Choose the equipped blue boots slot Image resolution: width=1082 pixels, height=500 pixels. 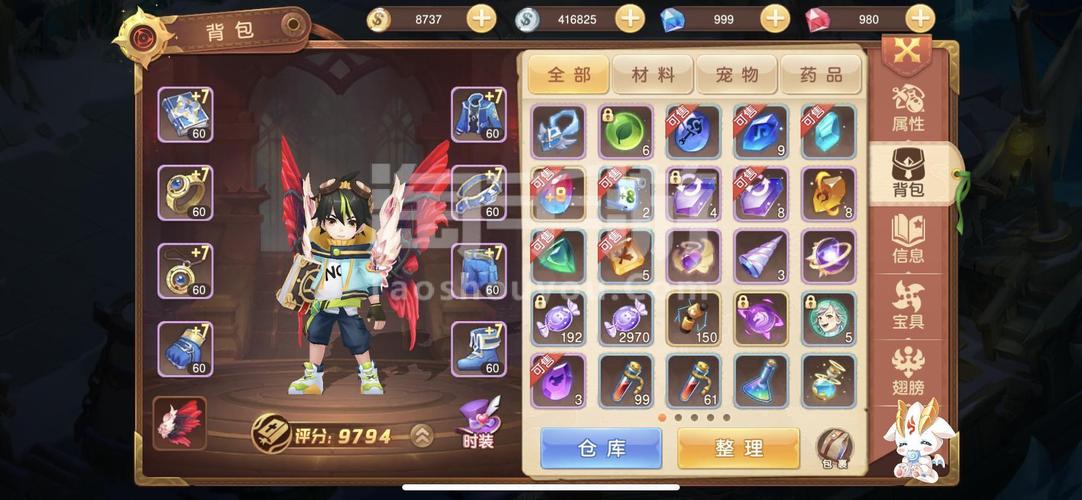(x=478, y=349)
